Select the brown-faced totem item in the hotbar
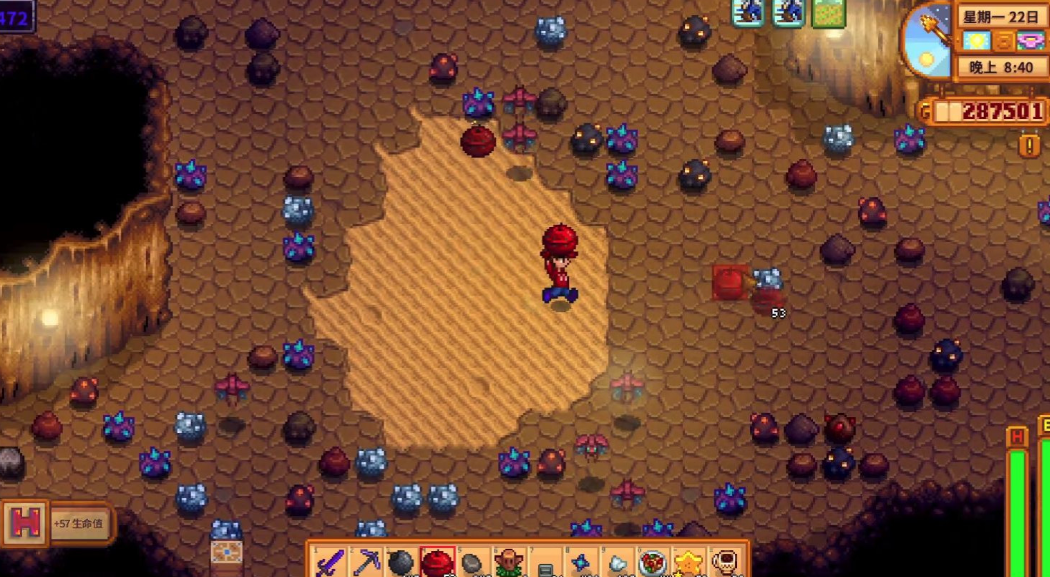 click(509, 563)
